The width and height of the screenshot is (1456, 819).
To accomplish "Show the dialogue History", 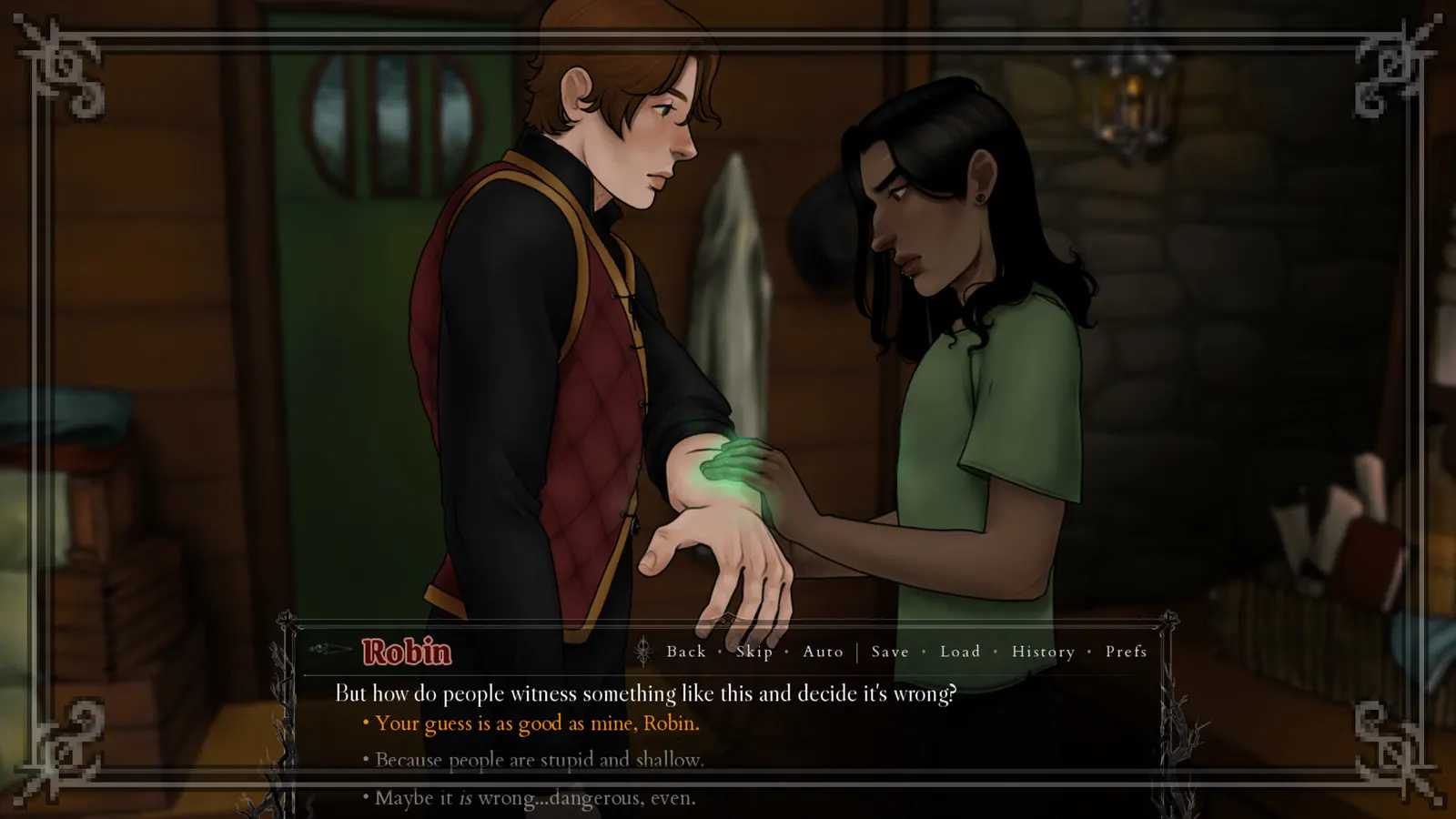I will coord(1043,652).
